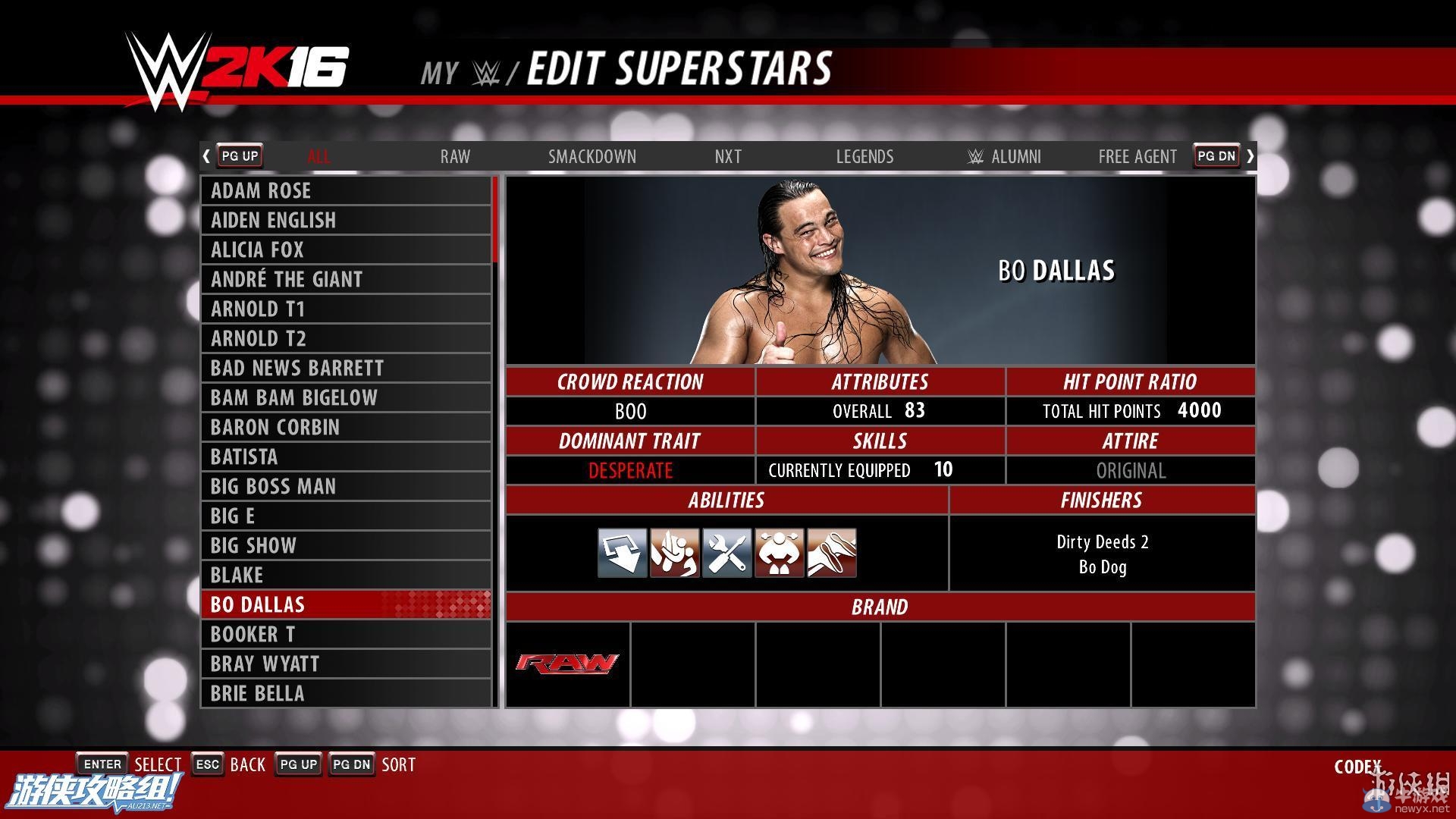Expand roster pages with the right chevron
Image resolution: width=1456 pixels, height=819 pixels.
pos(1250,155)
